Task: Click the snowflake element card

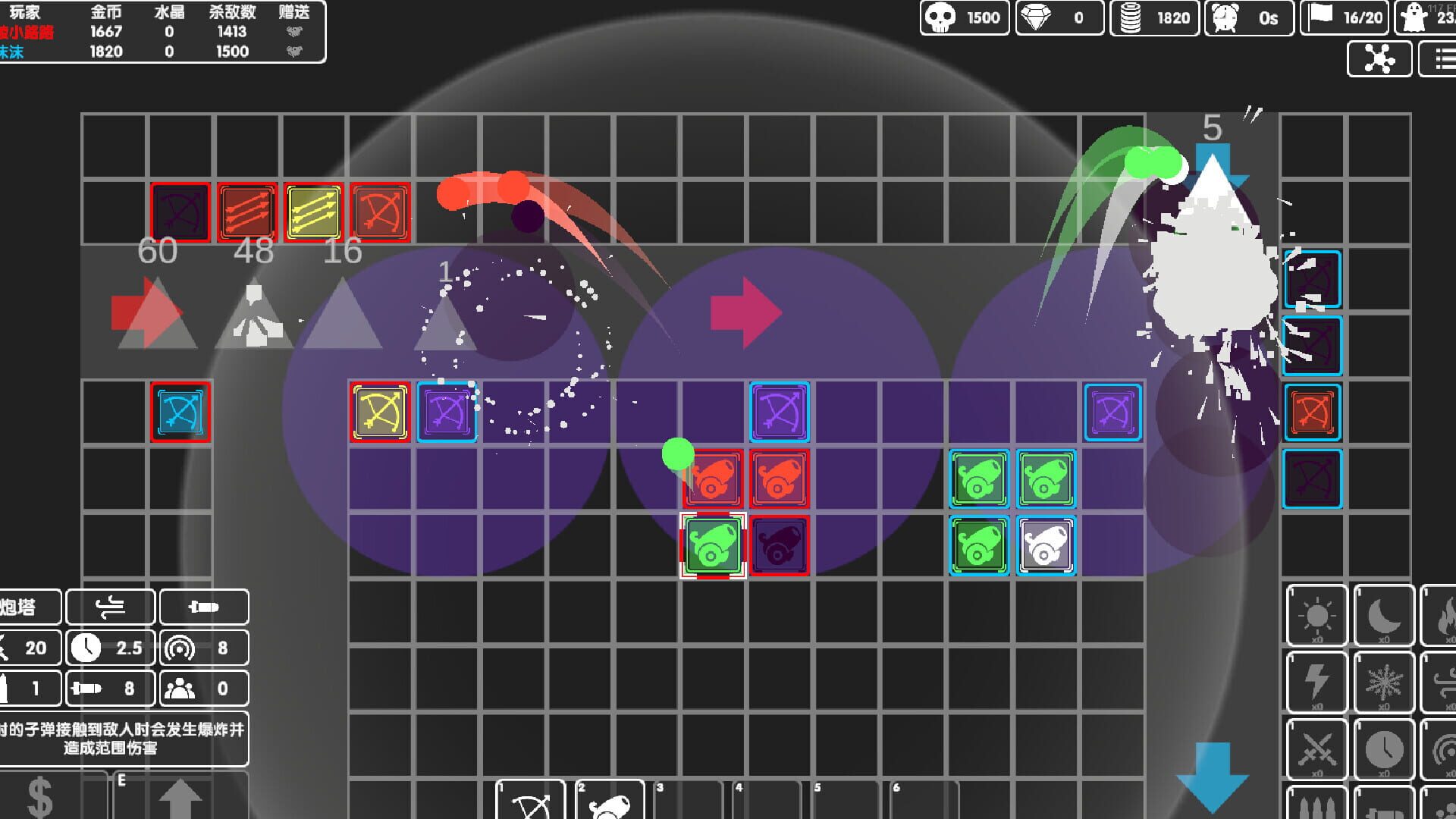Action: point(1384,682)
